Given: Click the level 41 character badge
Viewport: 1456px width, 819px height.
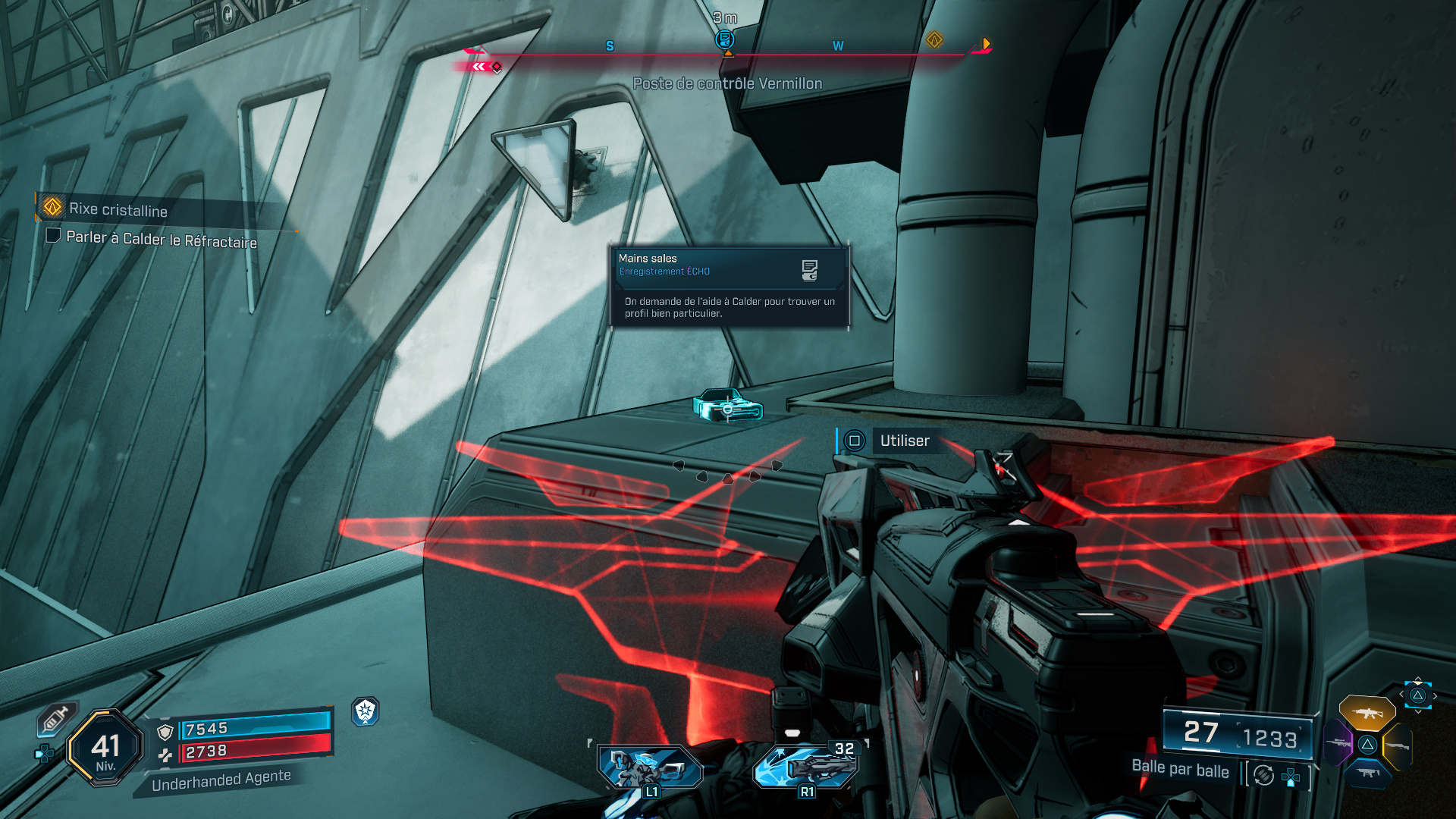Looking at the screenshot, I should click(x=105, y=748).
